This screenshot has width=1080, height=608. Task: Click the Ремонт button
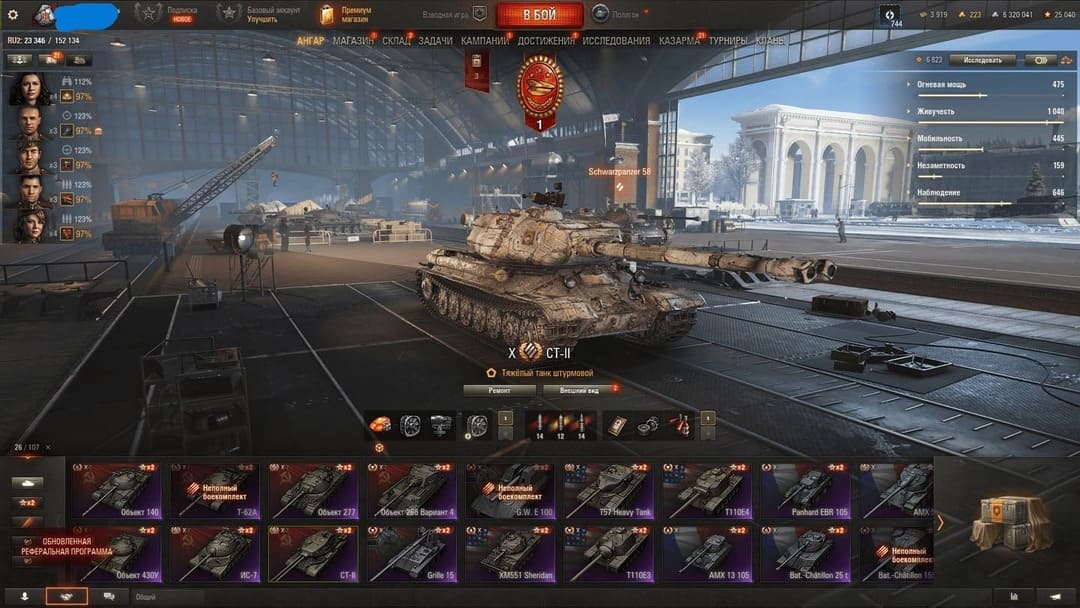[x=499, y=390]
